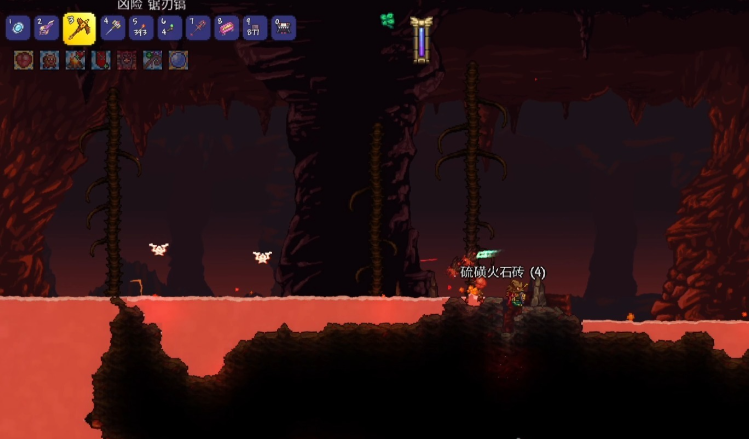Choose the hammer in hotbar slot 4

click(x=112, y=28)
